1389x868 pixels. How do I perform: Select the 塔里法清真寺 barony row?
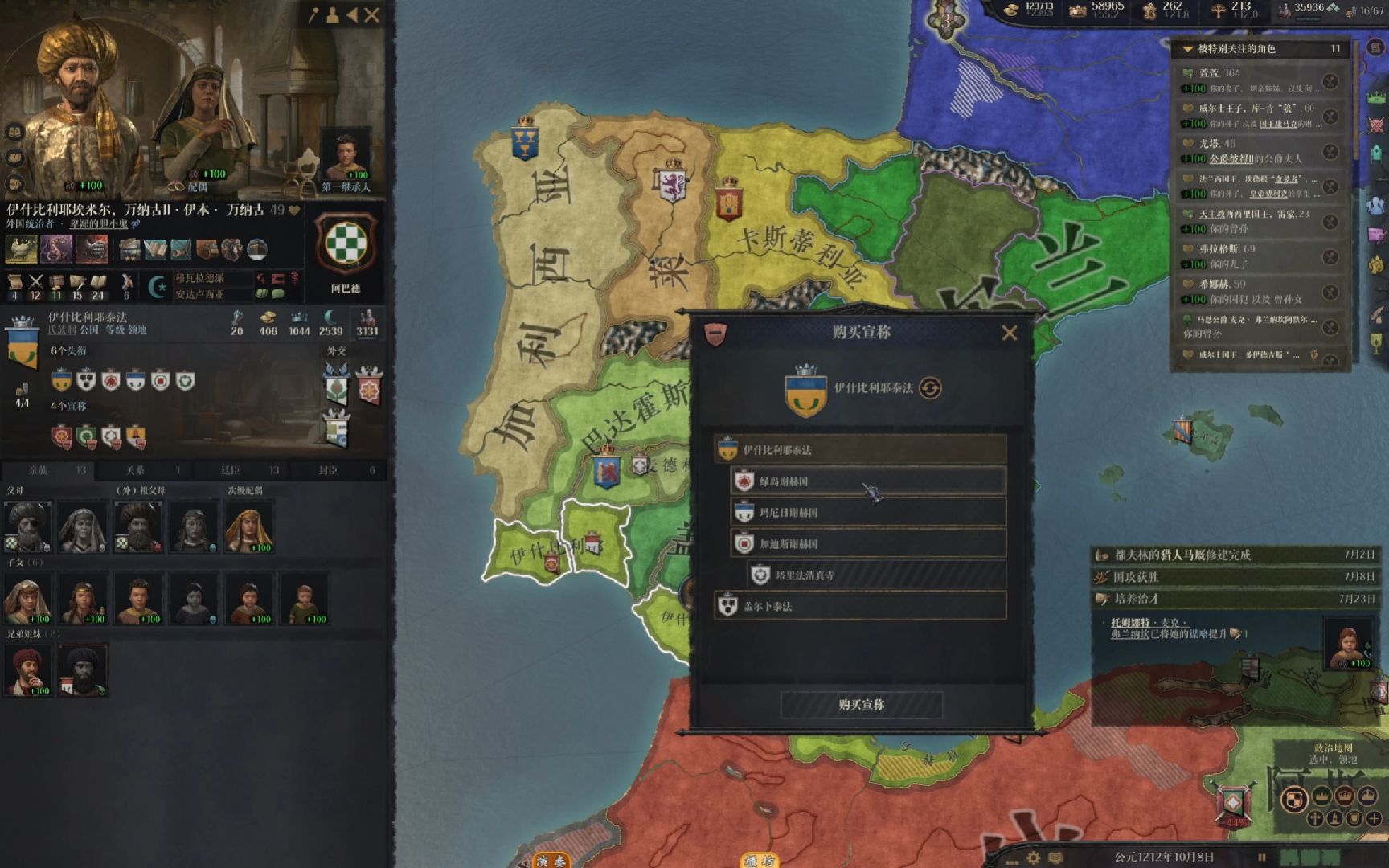(876, 575)
